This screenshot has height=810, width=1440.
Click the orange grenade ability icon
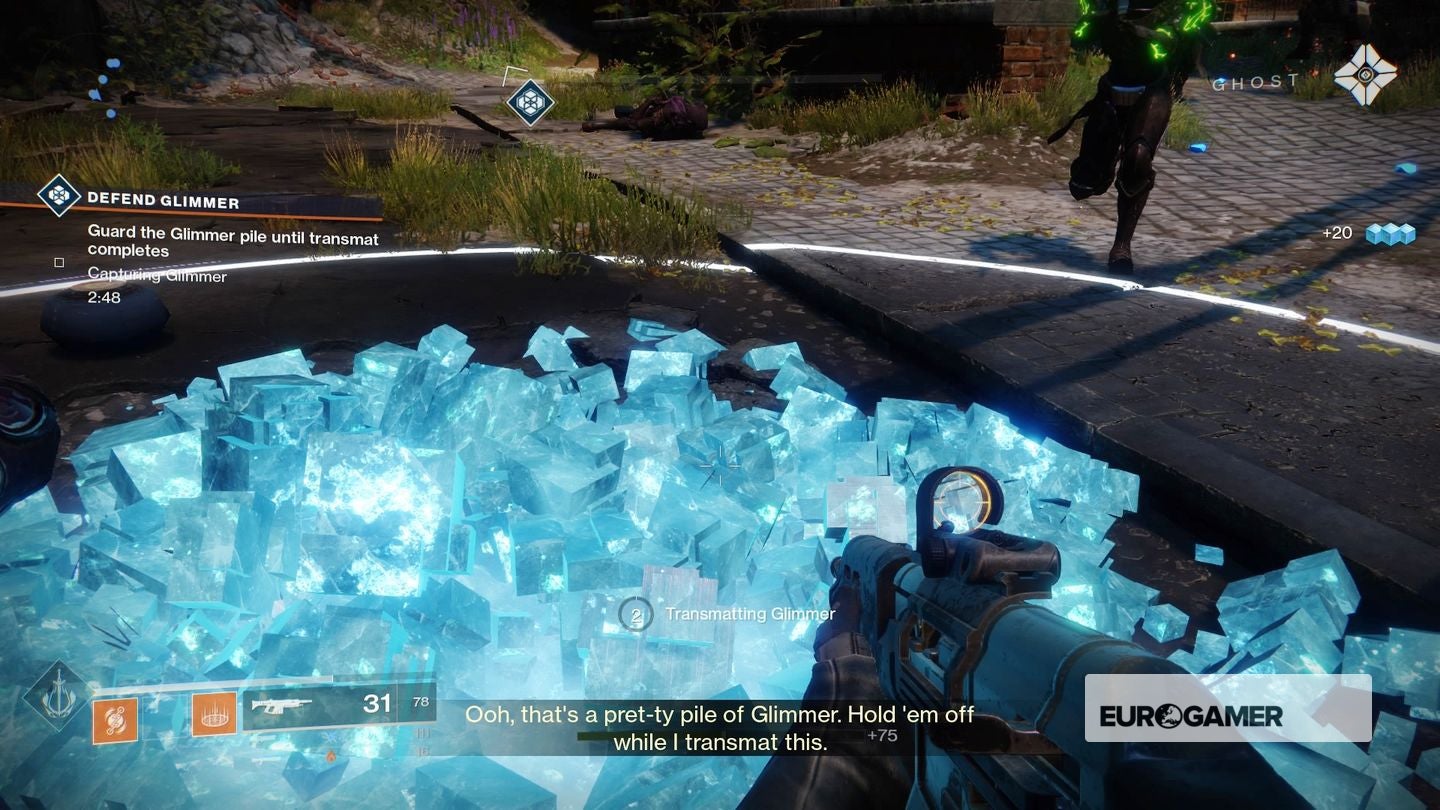115,717
